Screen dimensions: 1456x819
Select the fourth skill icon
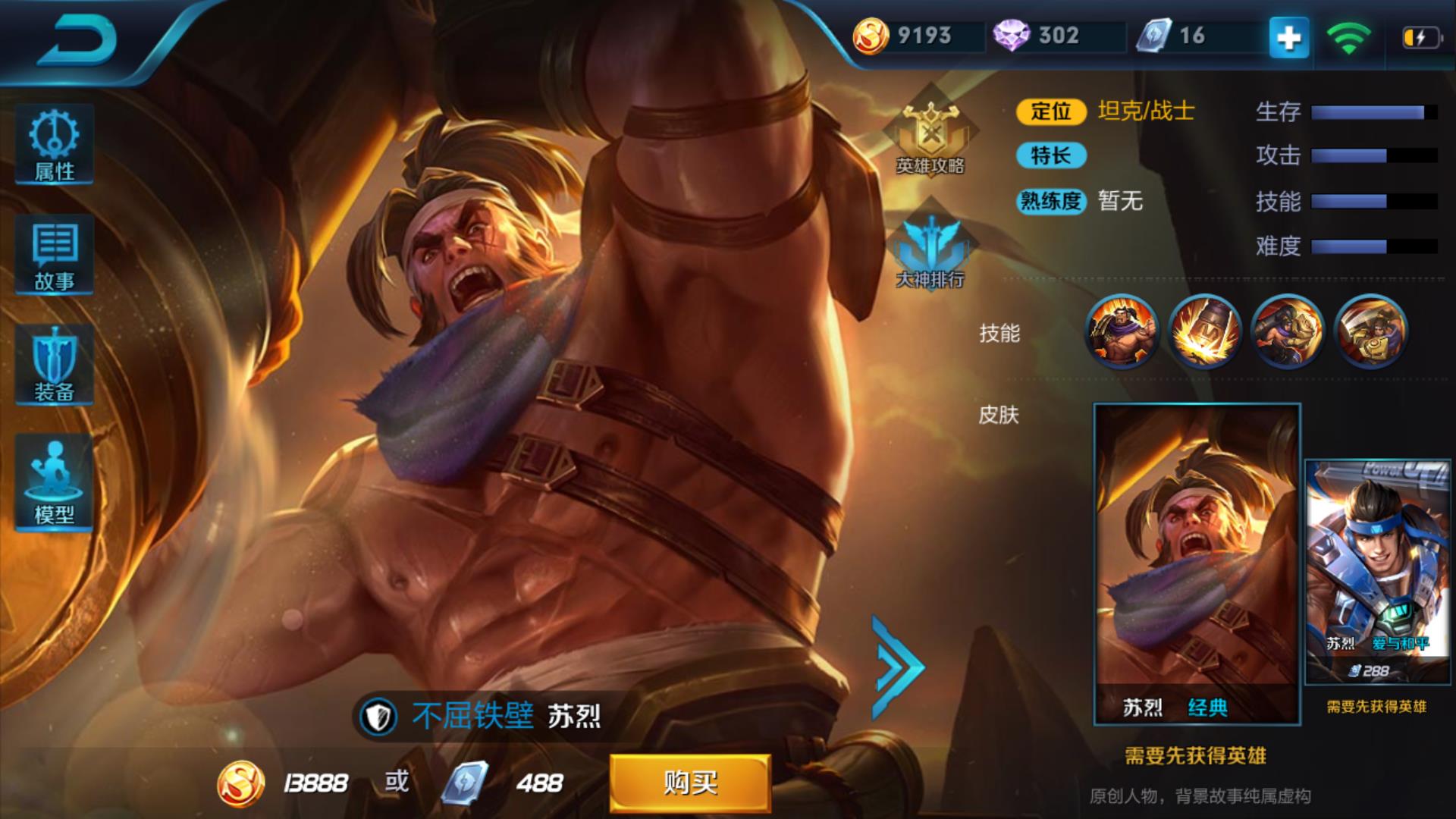coord(1370,331)
